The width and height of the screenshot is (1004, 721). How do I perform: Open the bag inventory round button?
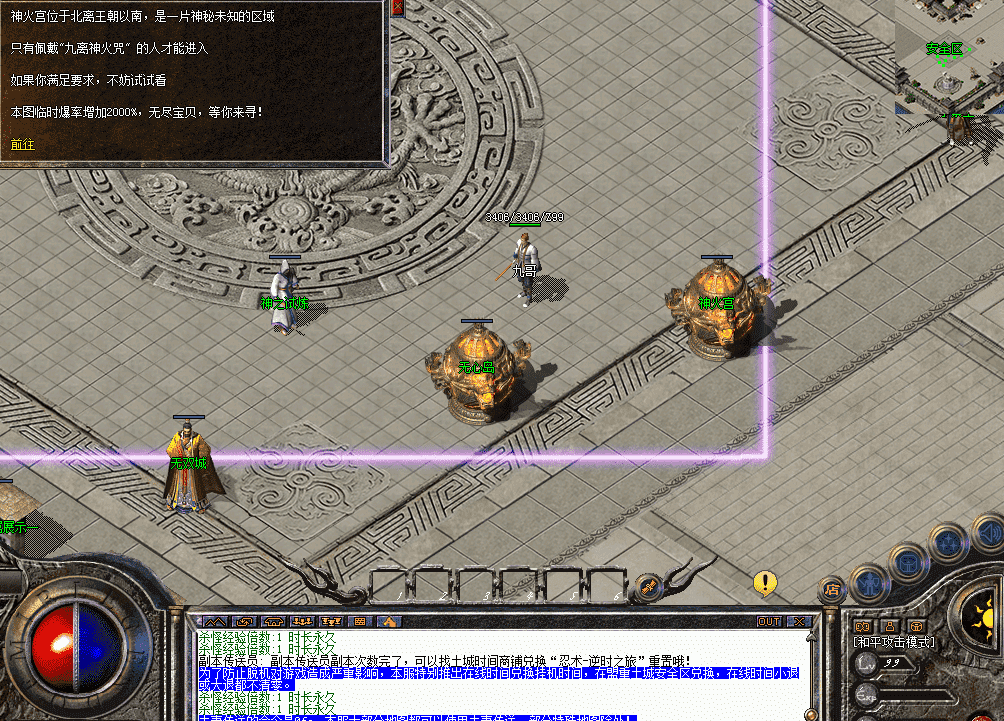click(x=908, y=563)
